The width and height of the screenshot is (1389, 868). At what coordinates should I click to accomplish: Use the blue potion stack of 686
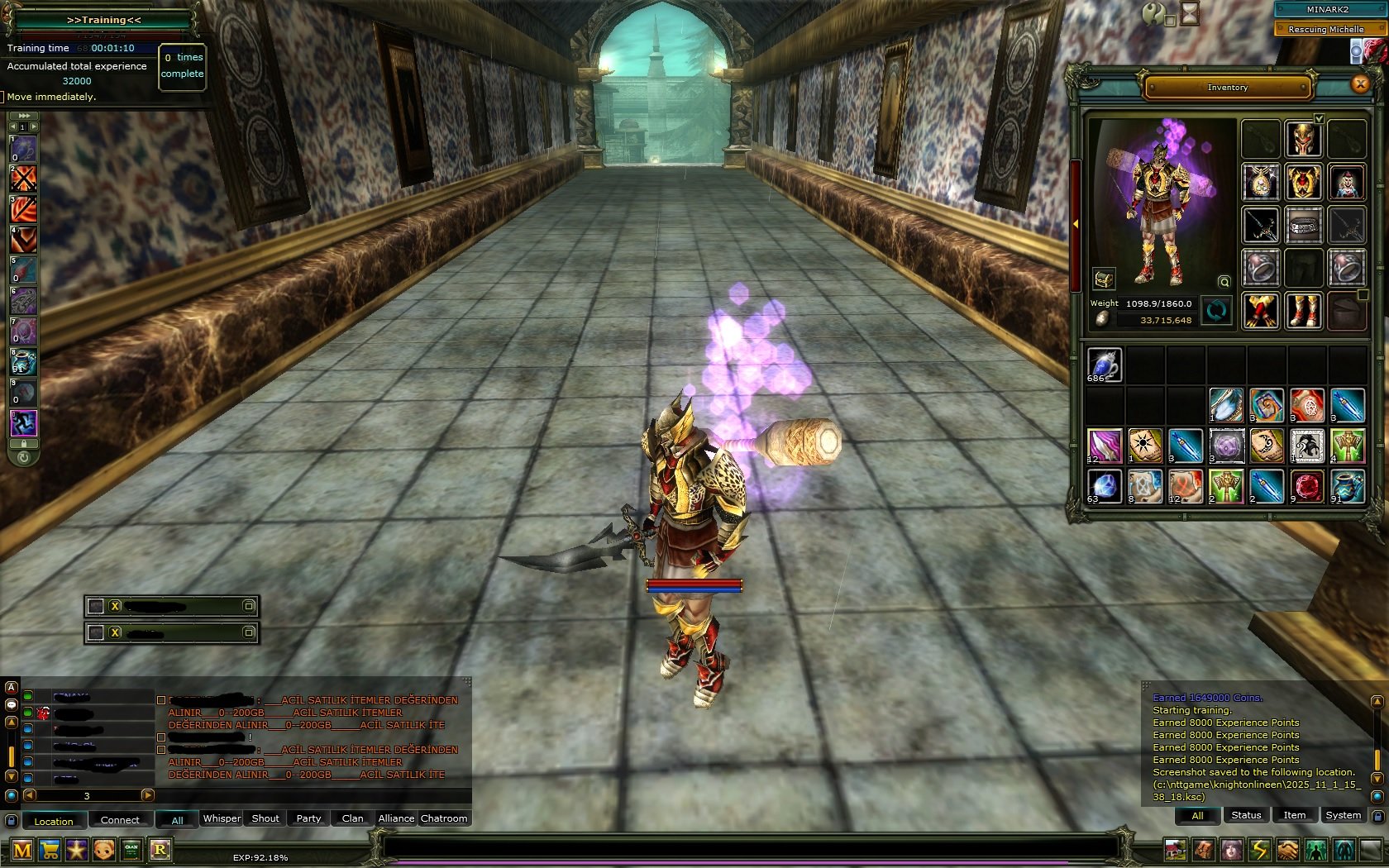pyautogui.click(x=1104, y=365)
